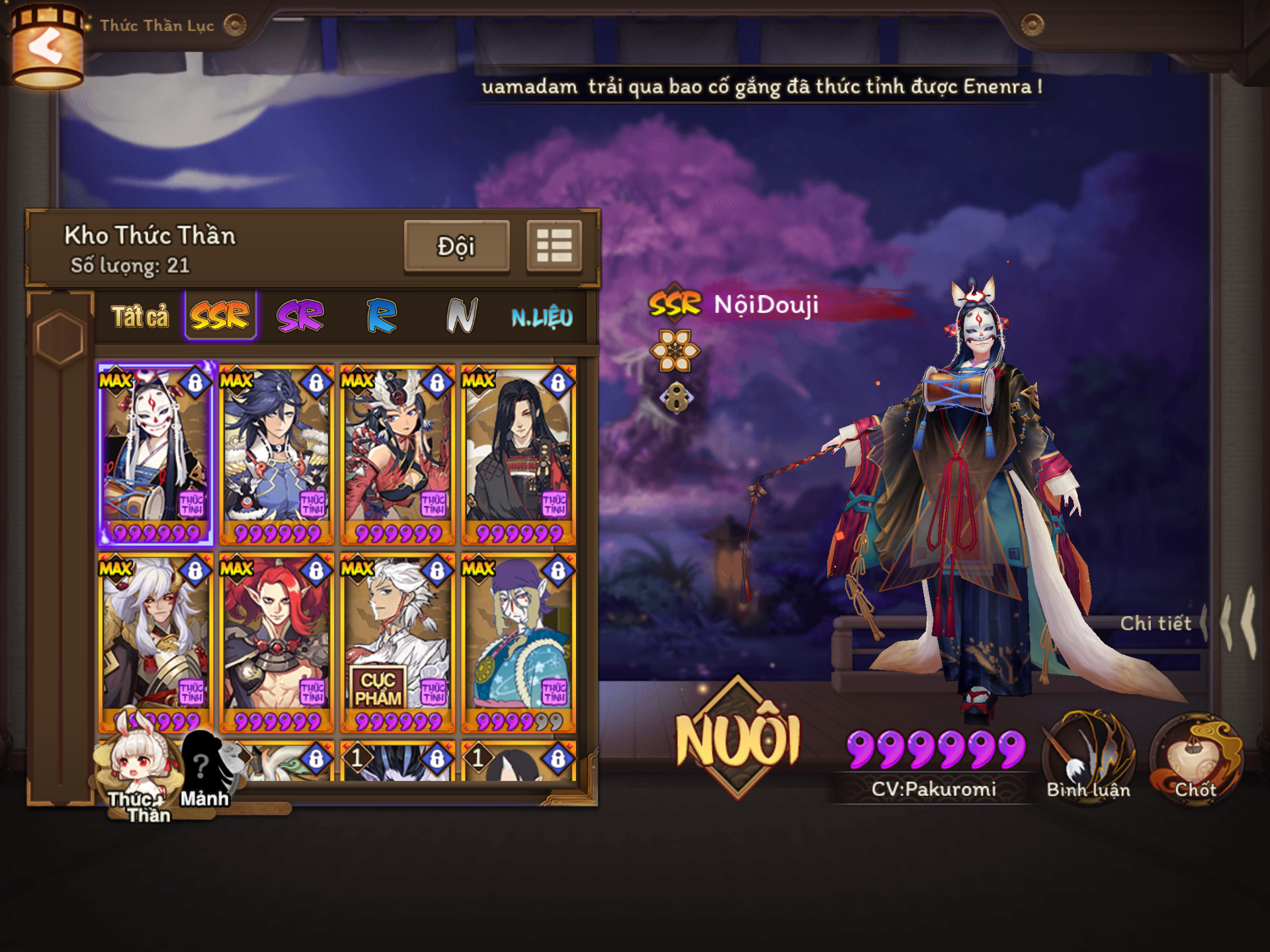Select the SSR rarity tab

point(220,316)
